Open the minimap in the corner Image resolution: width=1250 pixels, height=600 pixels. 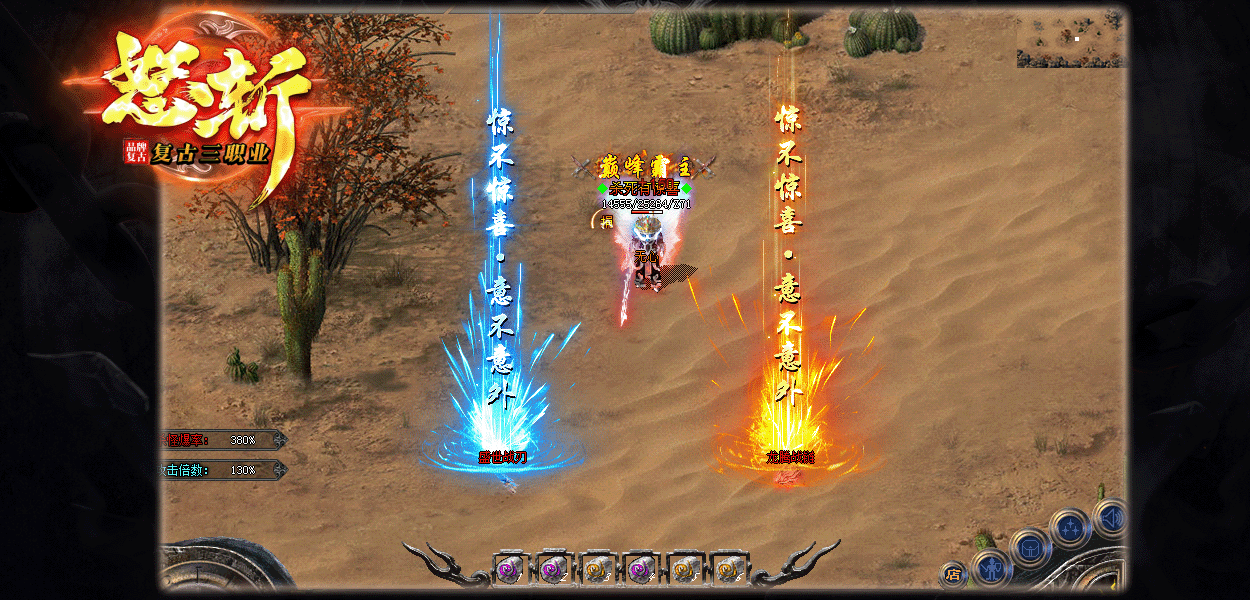pyautogui.click(x=1071, y=40)
